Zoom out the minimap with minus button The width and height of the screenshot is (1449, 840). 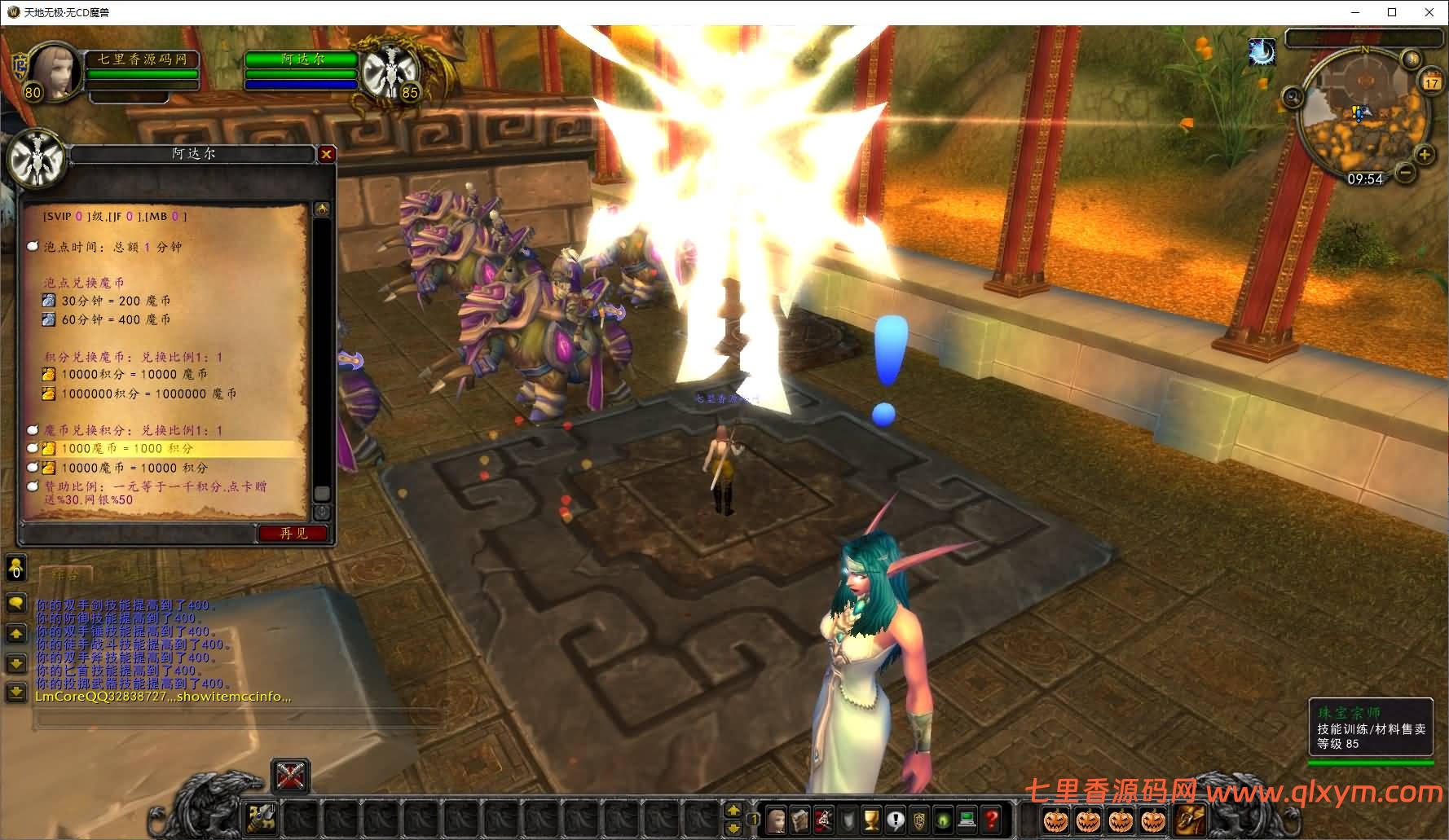[x=1405, y=173]
